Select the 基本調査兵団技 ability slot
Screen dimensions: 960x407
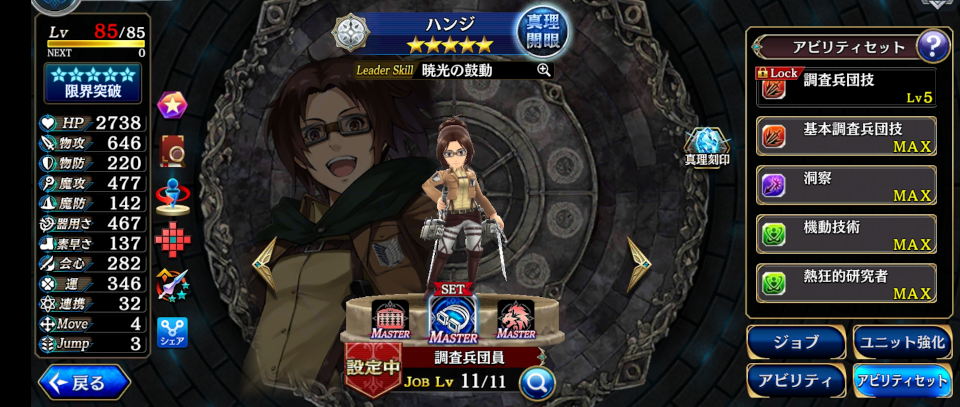click(847, 137)
